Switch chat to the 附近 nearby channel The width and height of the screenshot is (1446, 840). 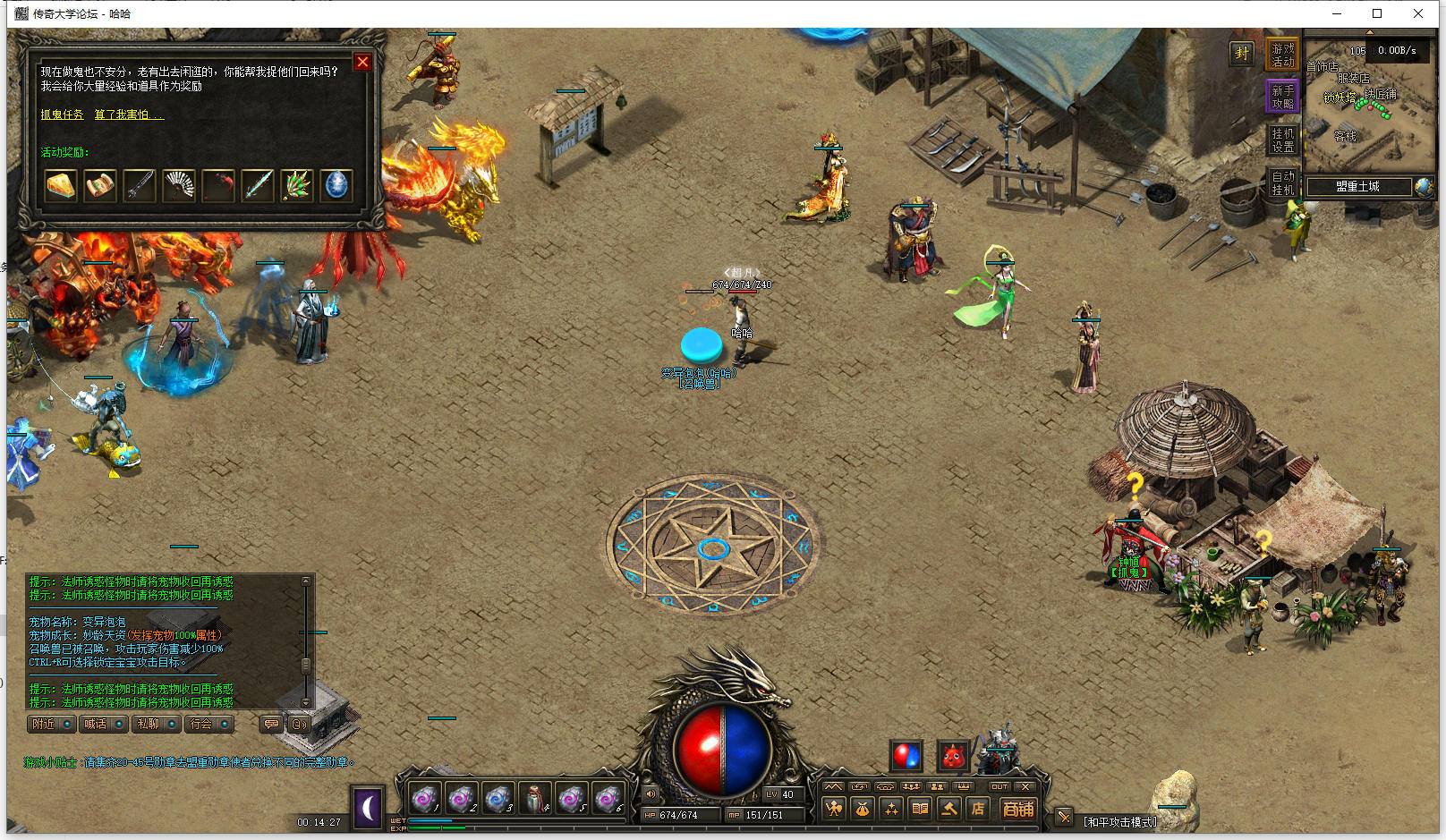pyautogui.click(x=51, y=724)
